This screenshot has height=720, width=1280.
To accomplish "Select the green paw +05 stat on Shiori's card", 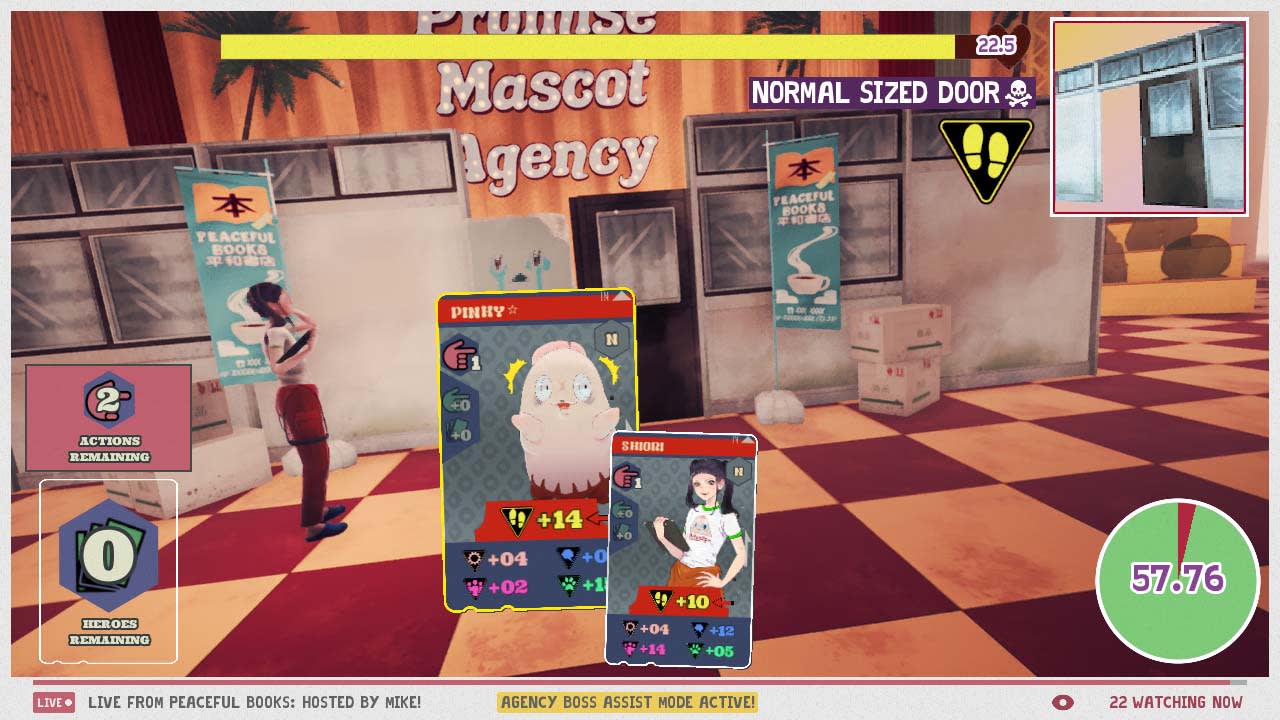I will click(710, 650).
